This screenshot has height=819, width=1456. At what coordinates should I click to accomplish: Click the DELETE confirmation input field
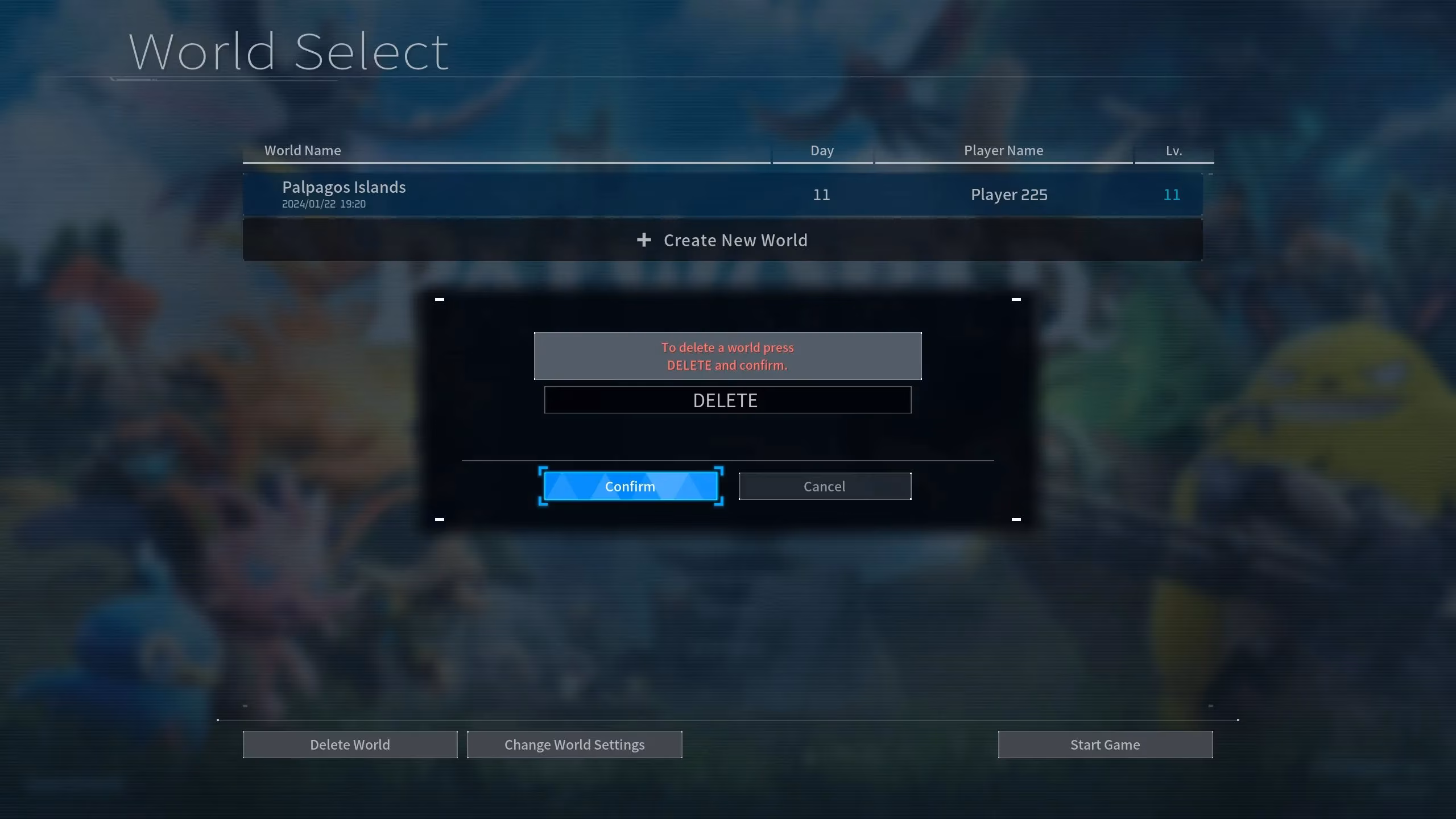pyautogui.click(x=727, y=400)
